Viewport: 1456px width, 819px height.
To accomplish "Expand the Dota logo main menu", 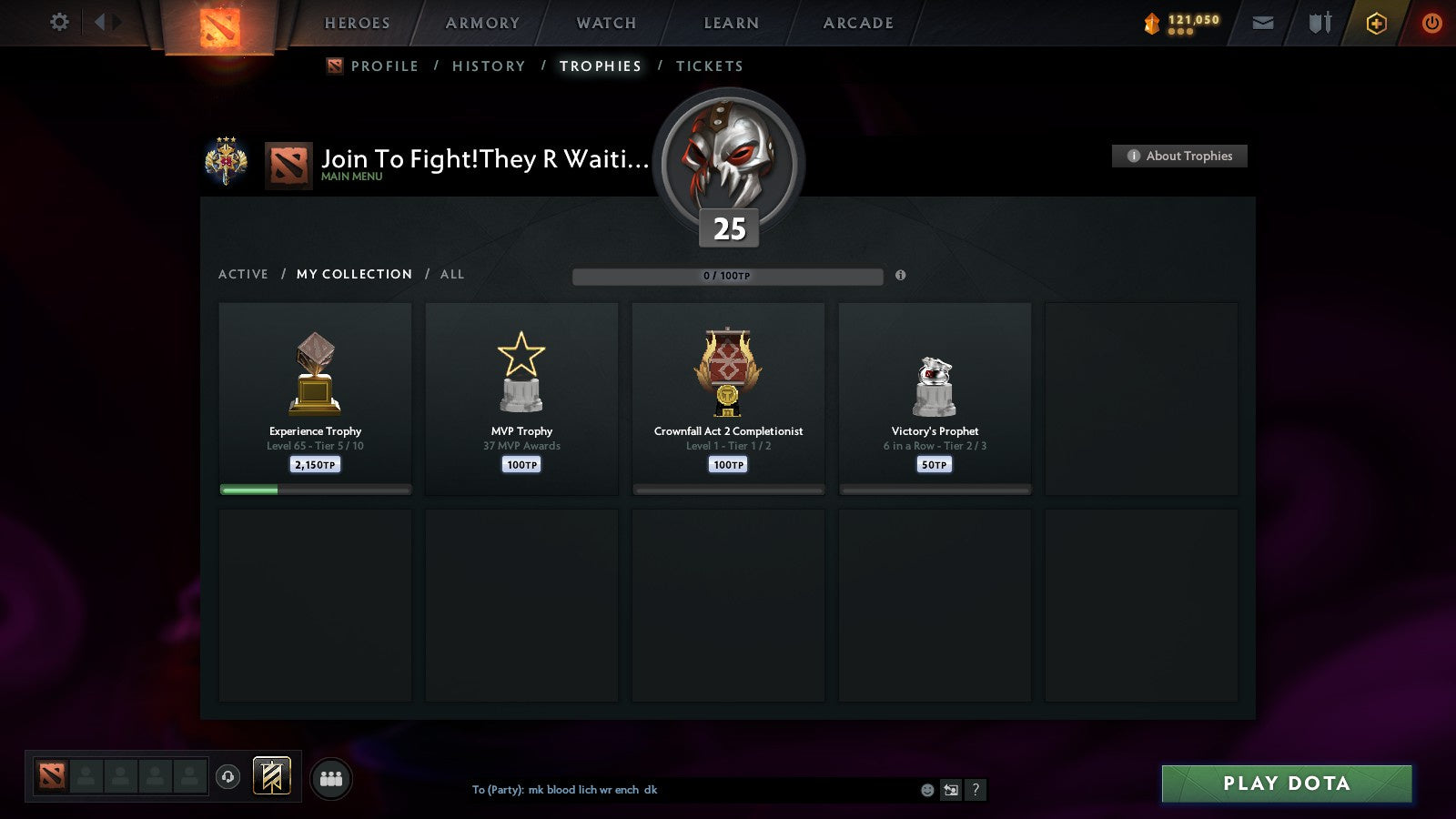I will tap(221, 27).
